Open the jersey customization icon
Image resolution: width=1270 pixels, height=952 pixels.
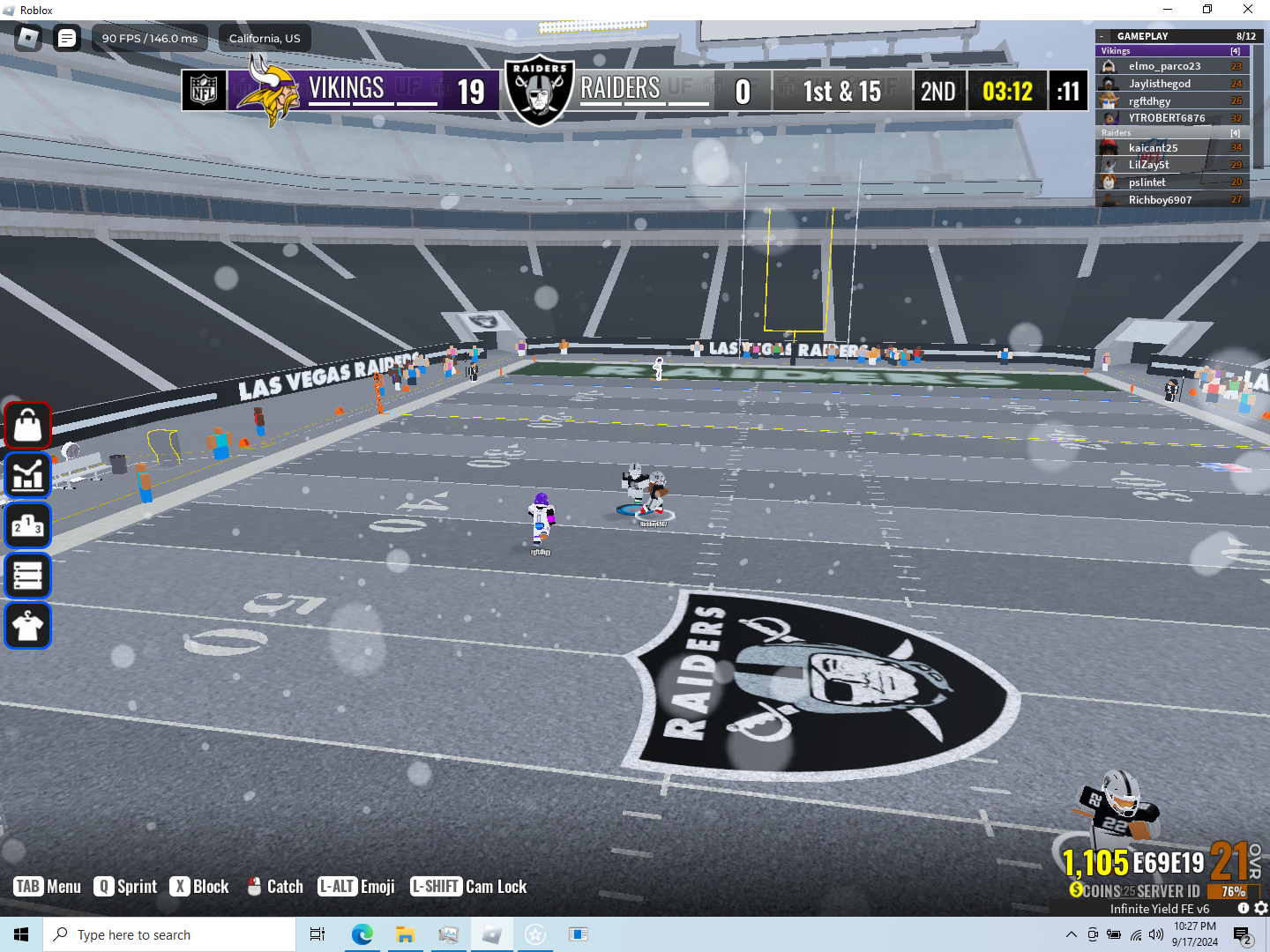click(x=28, y=627)
